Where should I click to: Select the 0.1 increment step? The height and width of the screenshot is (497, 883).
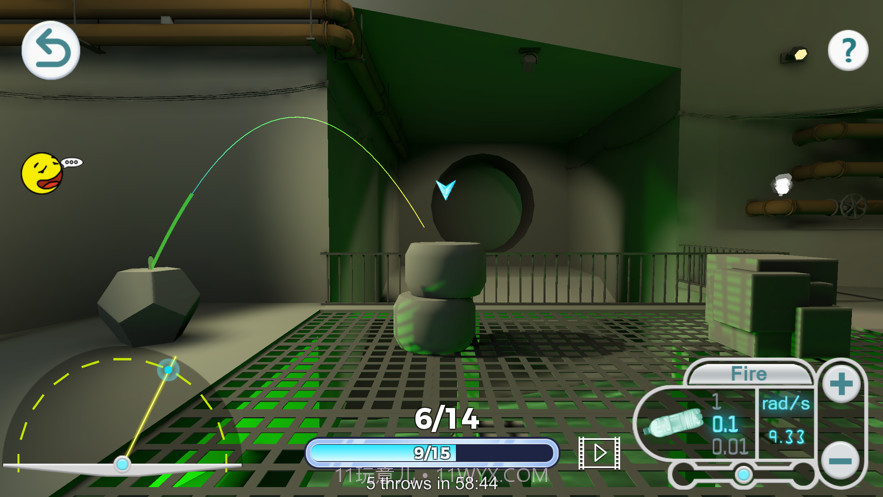pyautogui.click(x=725, y=424)
